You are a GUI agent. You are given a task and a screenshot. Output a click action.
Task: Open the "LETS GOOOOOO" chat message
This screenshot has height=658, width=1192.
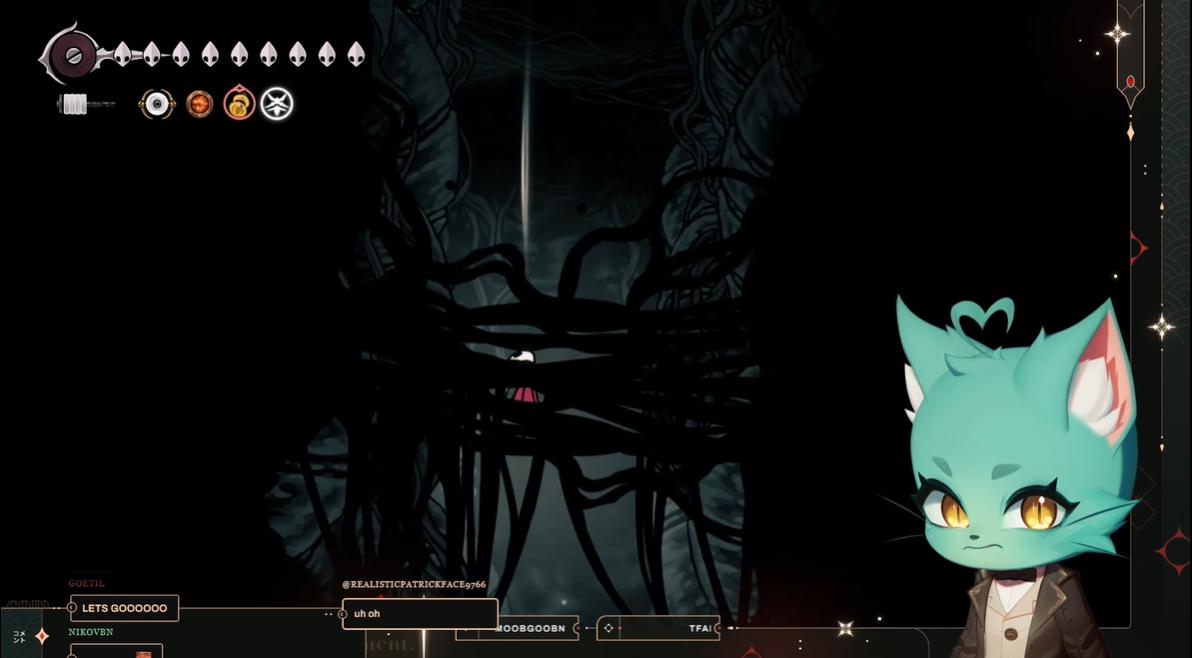(125, 608)
